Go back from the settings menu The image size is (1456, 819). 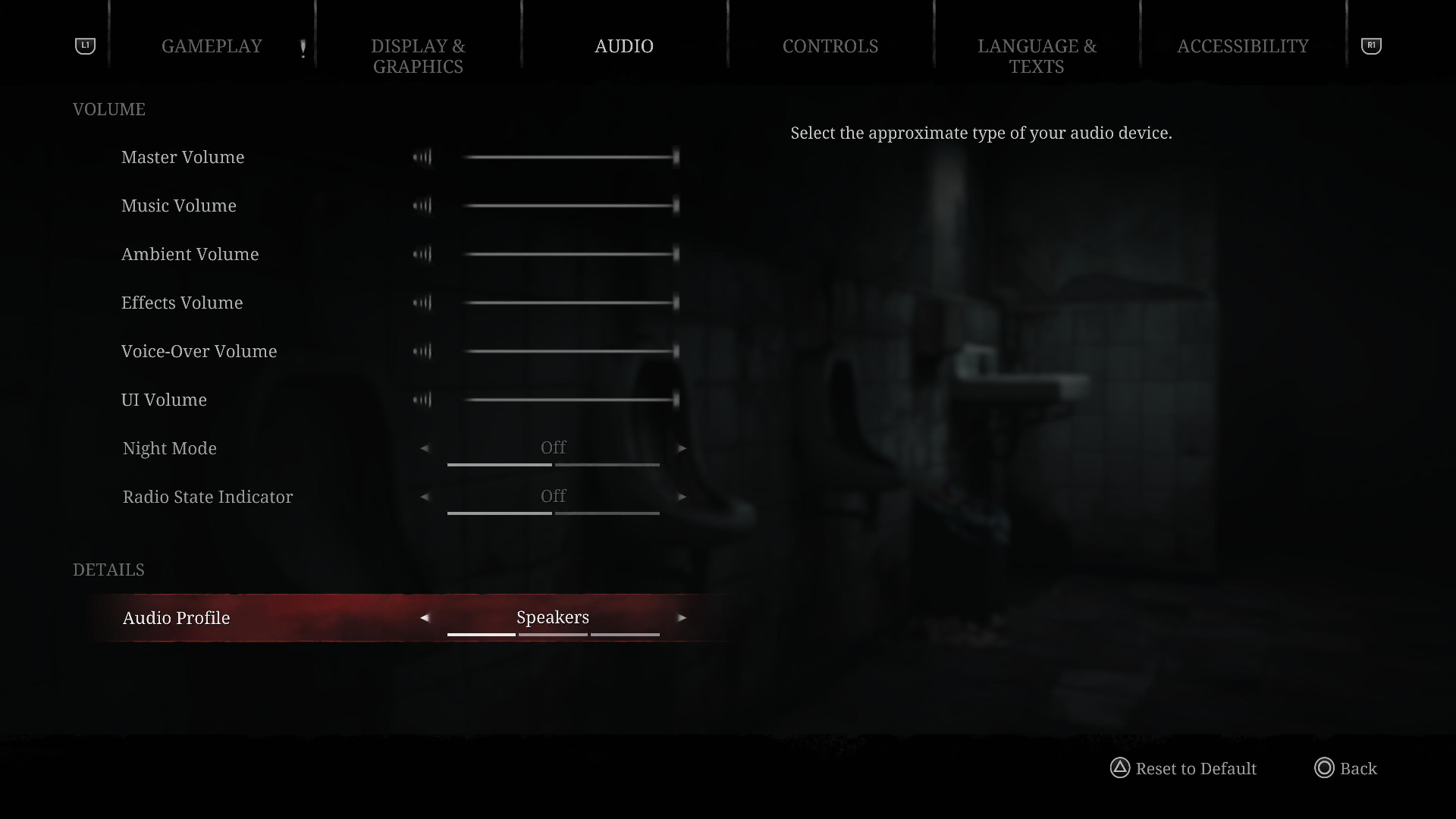(x=1346, y=768)
